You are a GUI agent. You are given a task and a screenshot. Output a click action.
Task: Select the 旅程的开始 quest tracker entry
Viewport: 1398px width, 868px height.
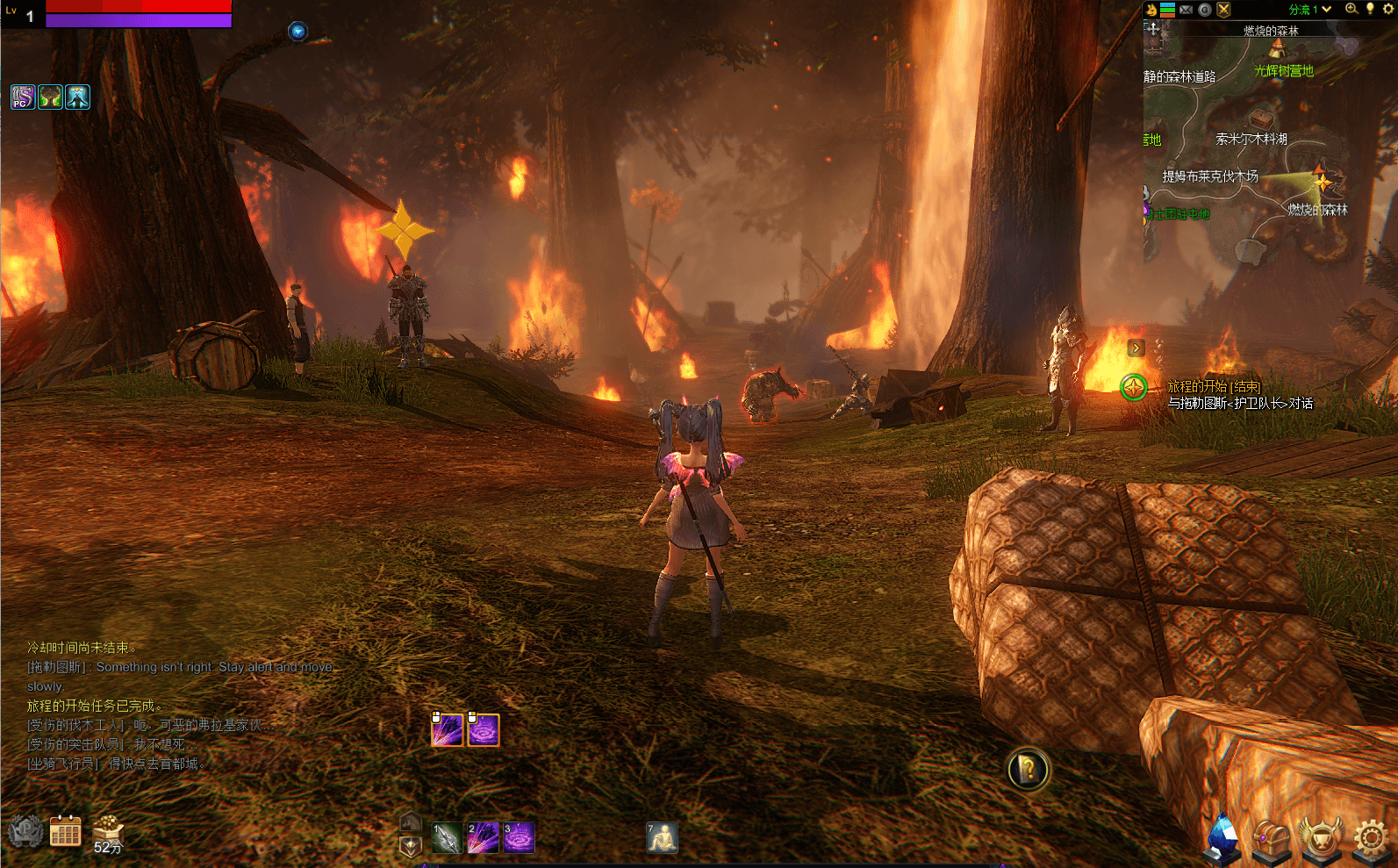[x=1213, y=386]
